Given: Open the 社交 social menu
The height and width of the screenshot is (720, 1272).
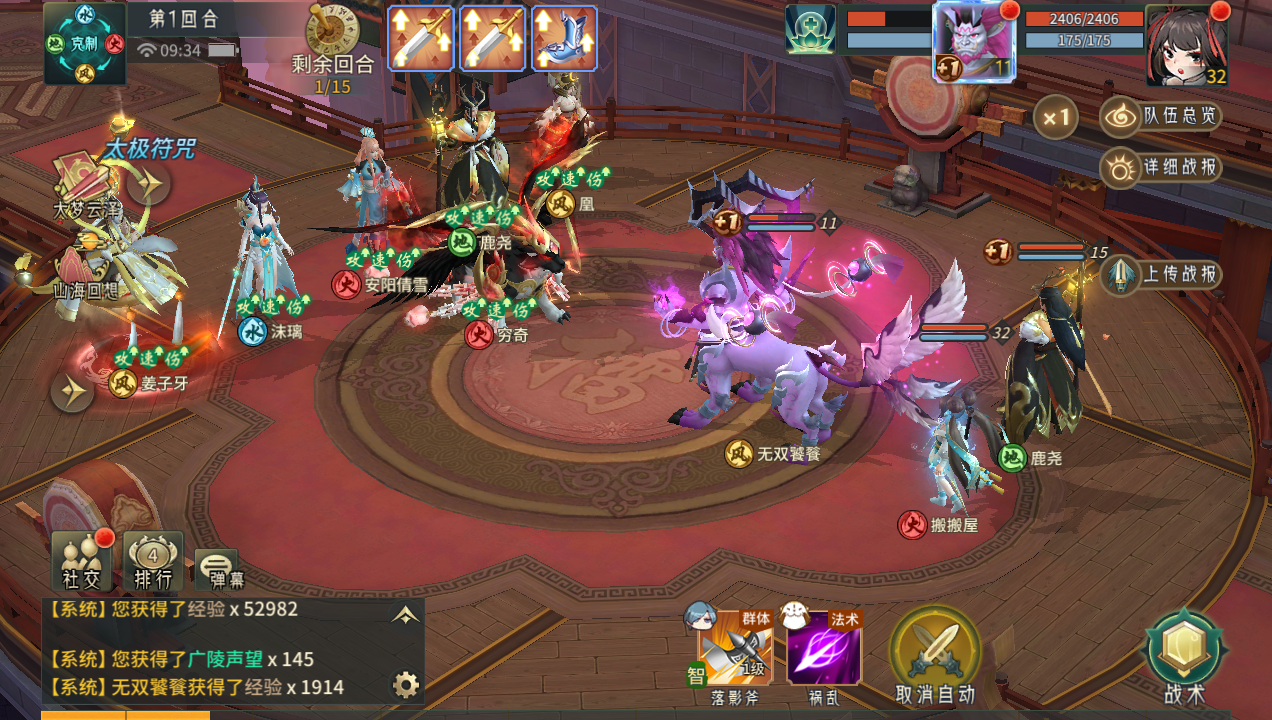Looking at the screenshot, I should pyautogui.click(x=81, y=560).
